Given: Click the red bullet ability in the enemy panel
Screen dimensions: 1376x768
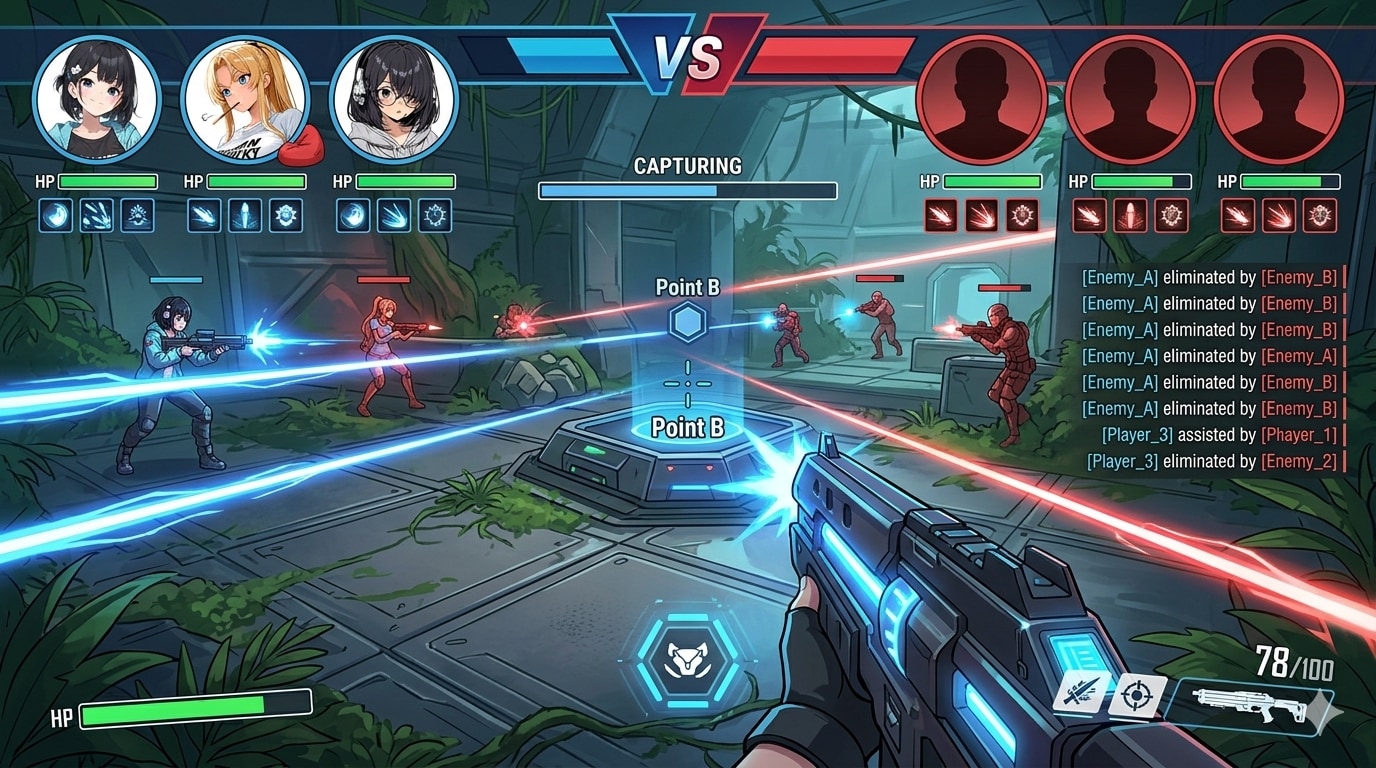Looking at the screenshot, I should pos(1129,215).
